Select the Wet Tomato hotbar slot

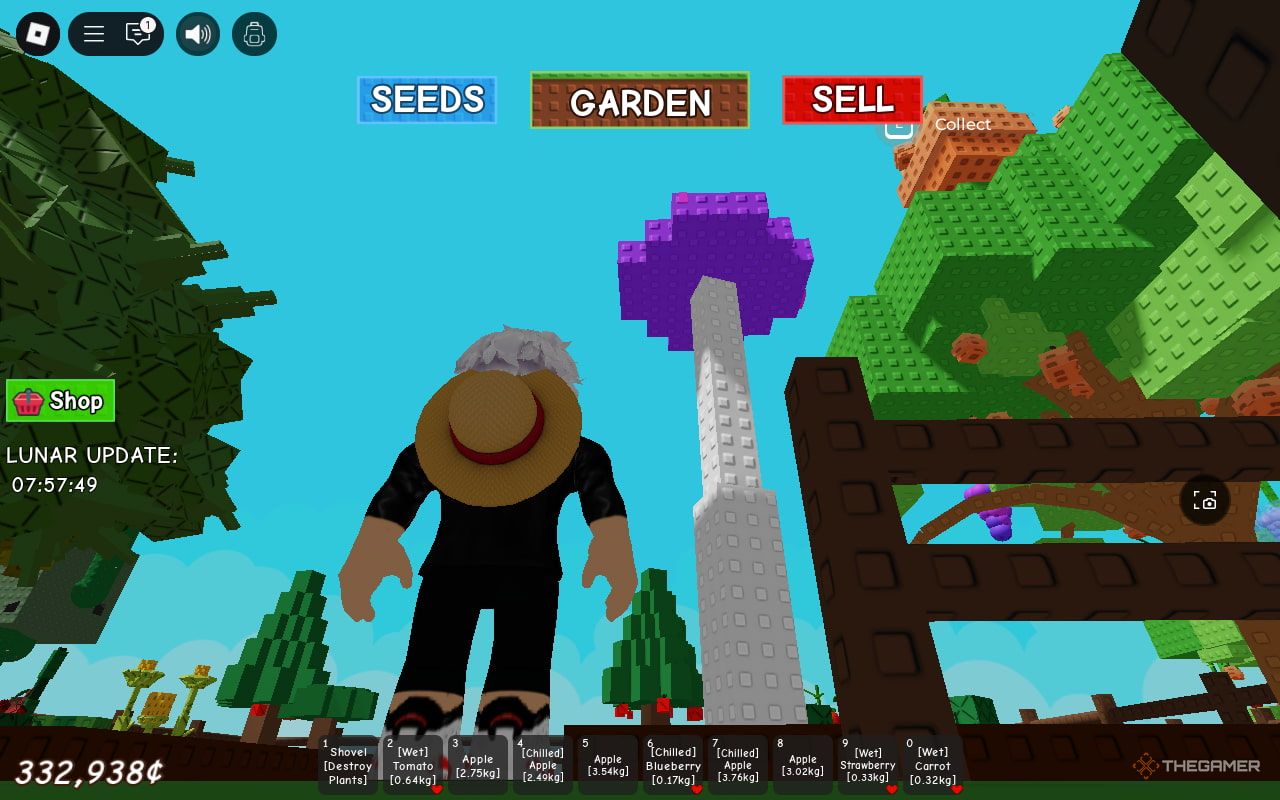pos(413,766)
